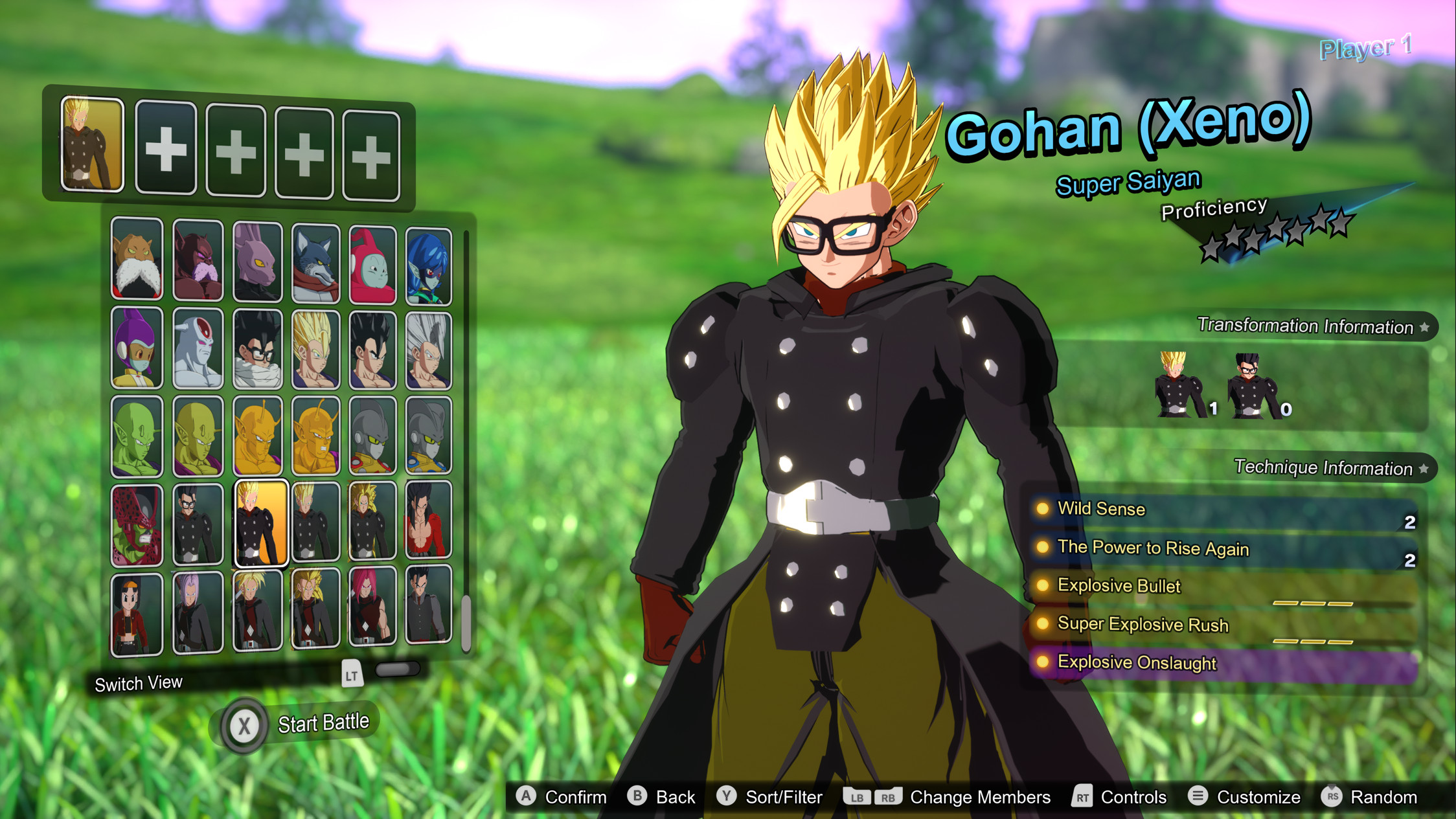Click the B Back button

tap(638, 797)
